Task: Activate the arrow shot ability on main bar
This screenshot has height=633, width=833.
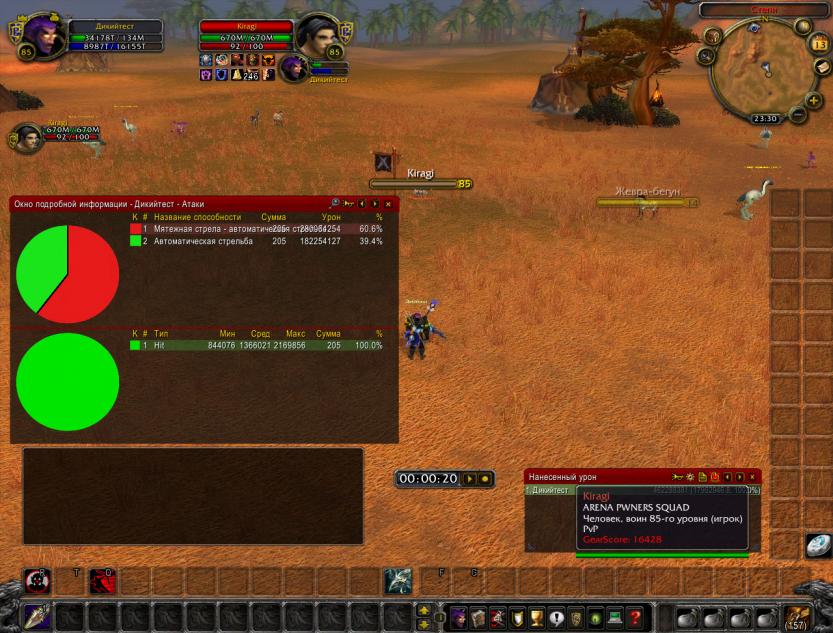Action: click(x=37, y=616)
